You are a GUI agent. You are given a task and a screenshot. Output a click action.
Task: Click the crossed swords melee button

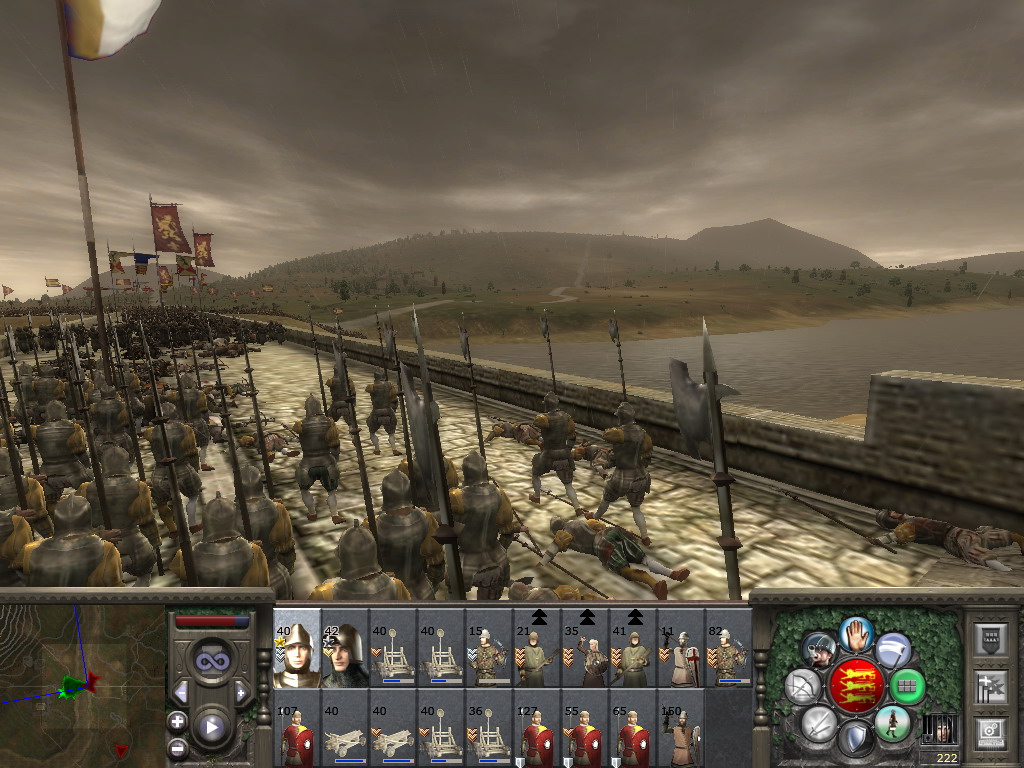(x=818, y=722)
